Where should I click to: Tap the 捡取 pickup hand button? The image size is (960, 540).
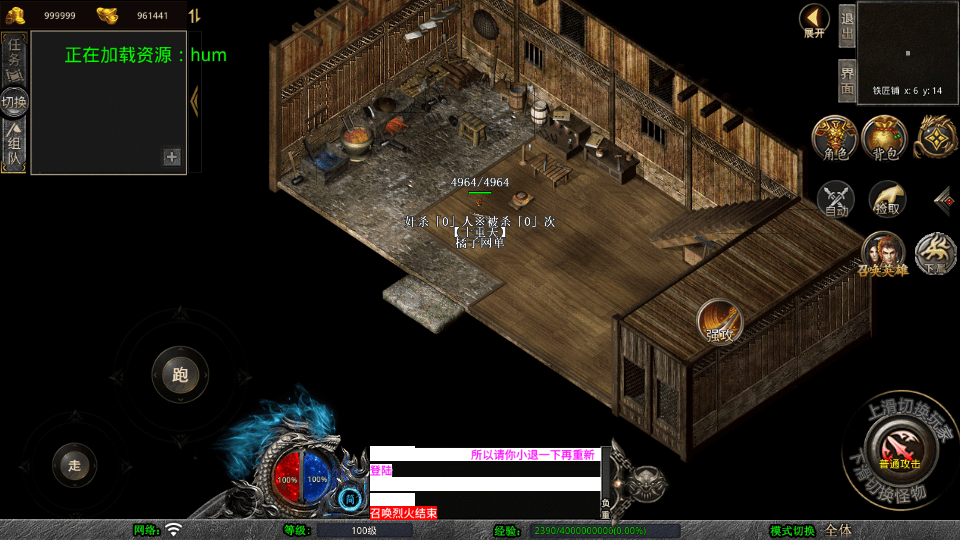[887, 199]
